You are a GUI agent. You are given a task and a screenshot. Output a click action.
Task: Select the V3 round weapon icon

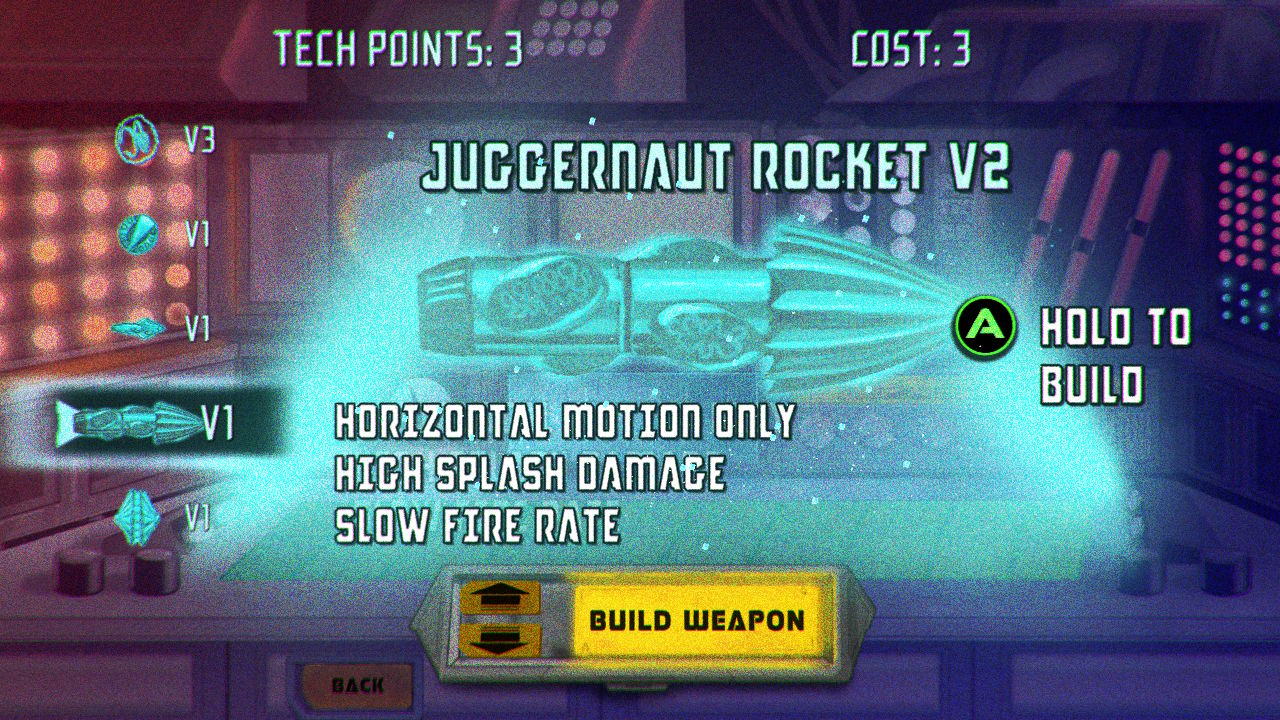pos(138,139)
